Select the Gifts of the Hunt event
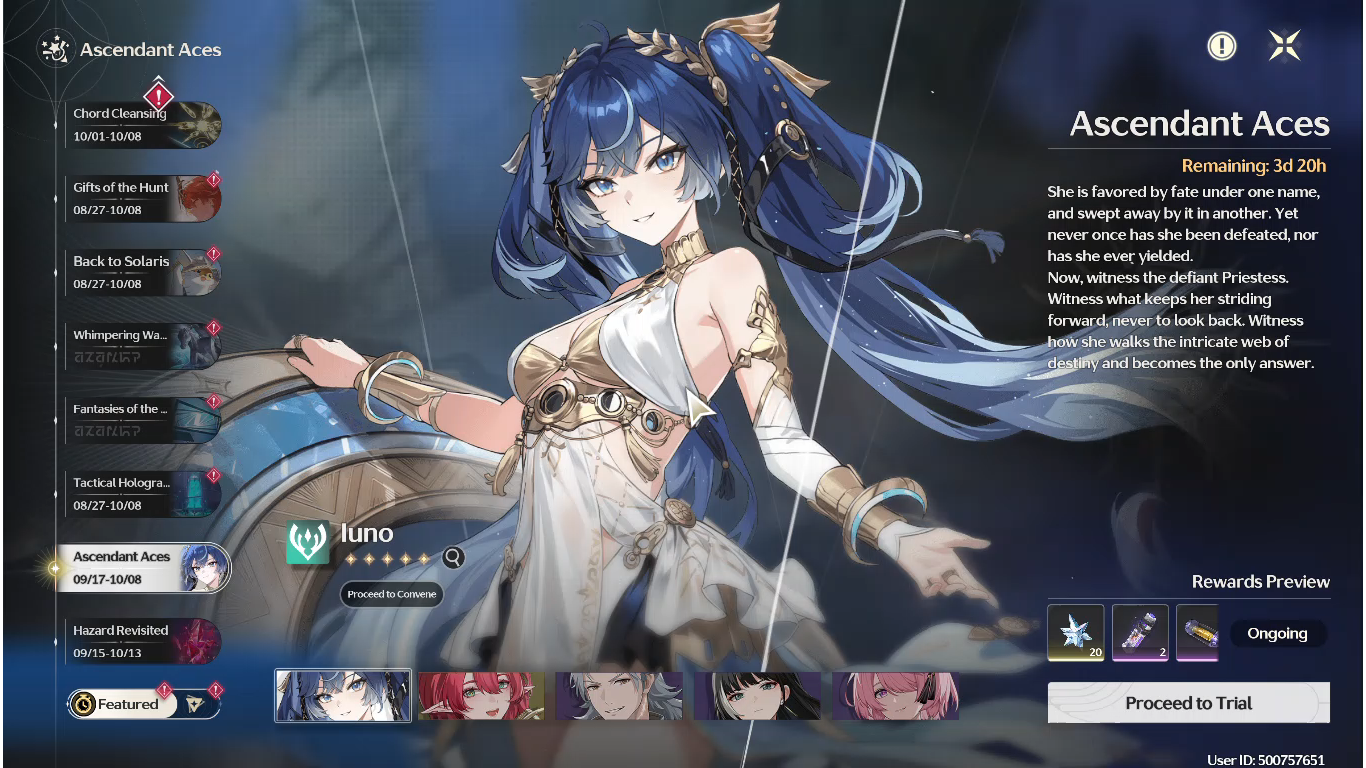 coord(140,198)
